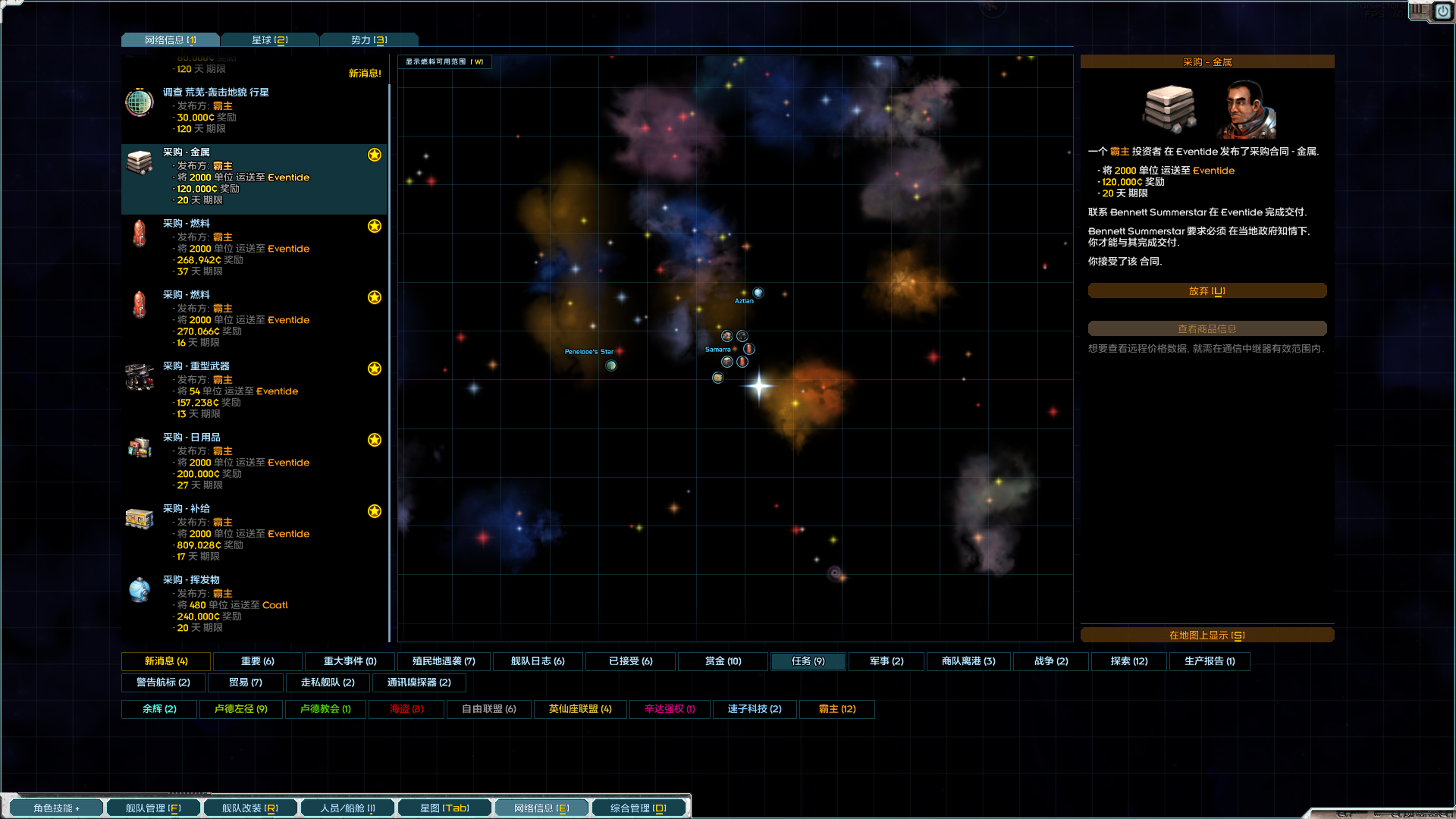The height and width of the screenshot is (819, 1456).
Task: Click 放弃 to abandon the metal contract
Action: pos(1207,290)
